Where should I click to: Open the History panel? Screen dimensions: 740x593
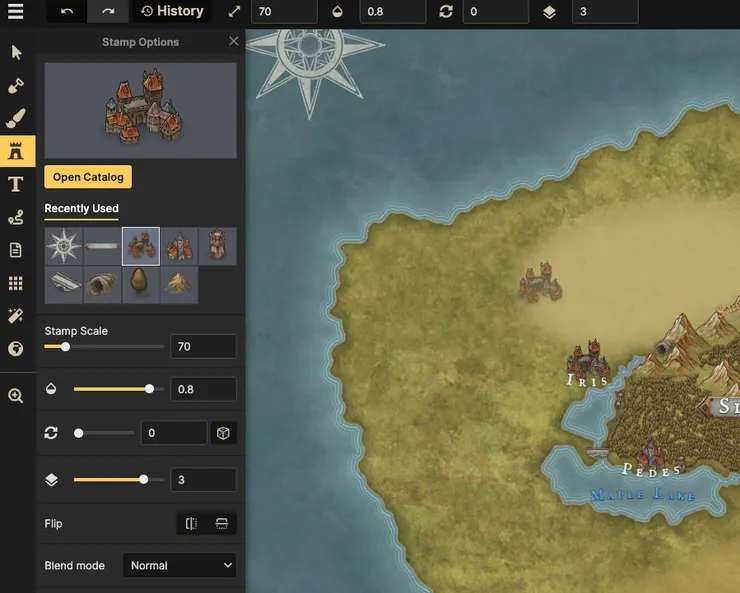[172, 12]
